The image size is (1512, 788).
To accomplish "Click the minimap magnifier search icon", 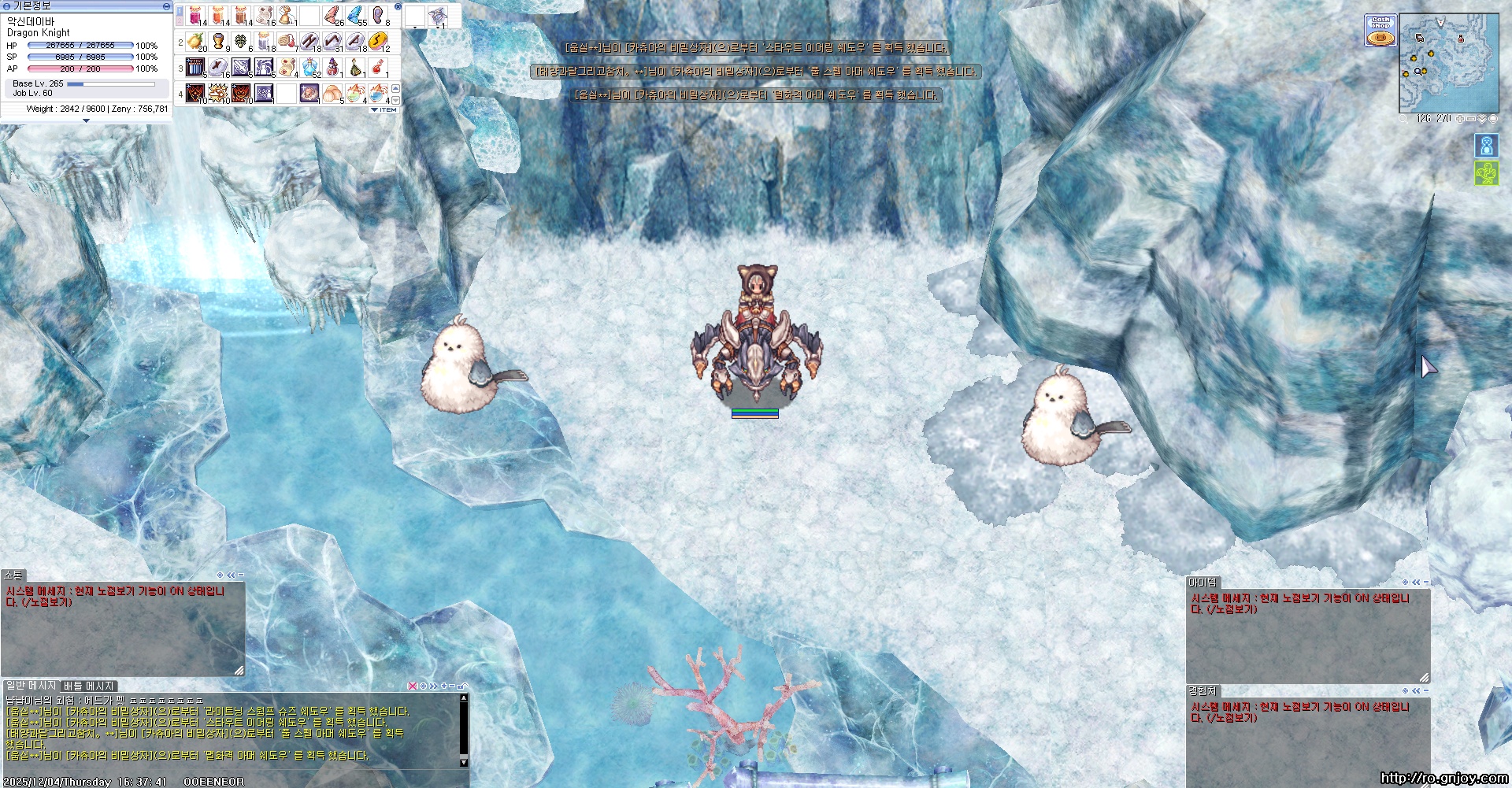I will 1403,119.
